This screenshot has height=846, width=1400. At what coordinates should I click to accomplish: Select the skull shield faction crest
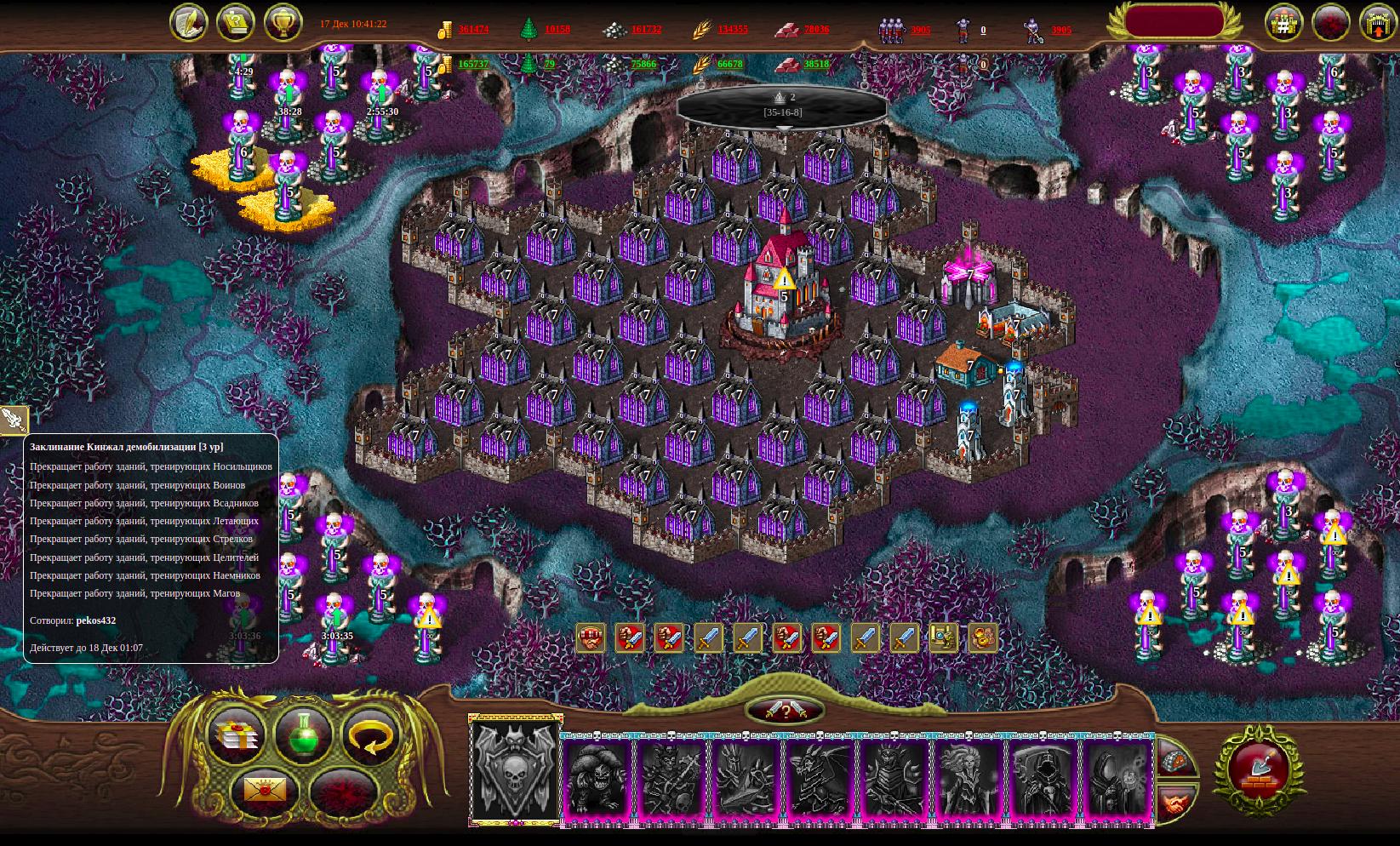(x=515, y=771)
